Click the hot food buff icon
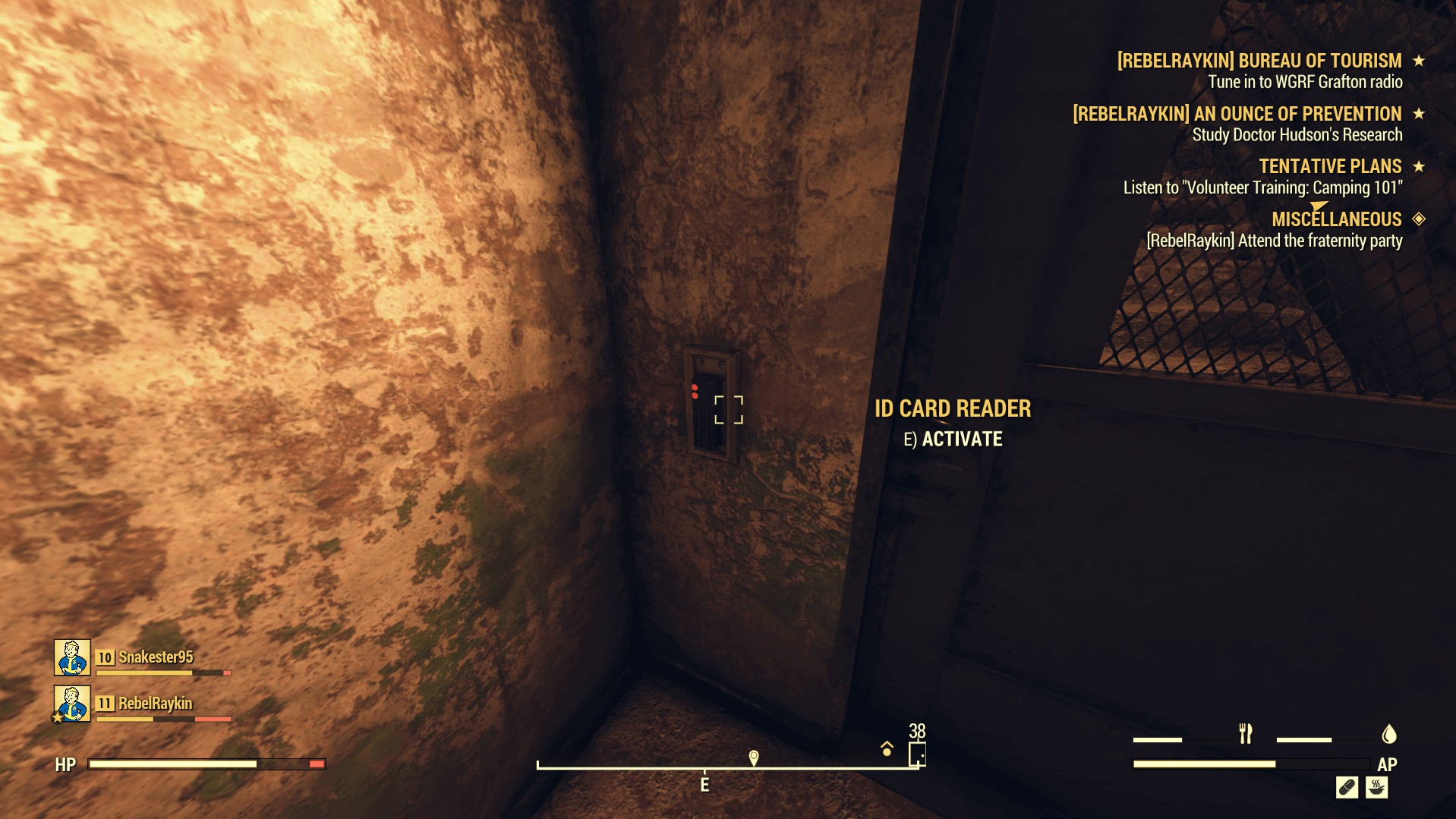 tap(1376, 788)
